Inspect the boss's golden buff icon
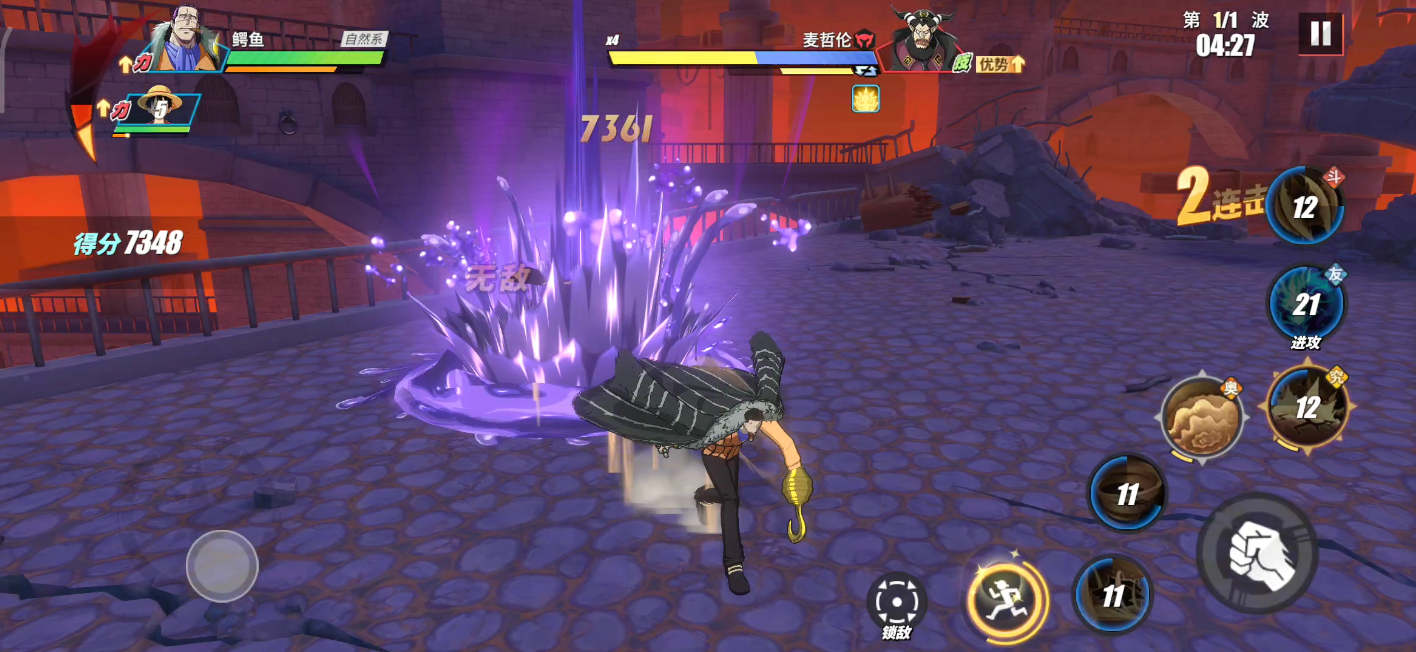The height and width of the screenshot is (652, 1416). 865,98
